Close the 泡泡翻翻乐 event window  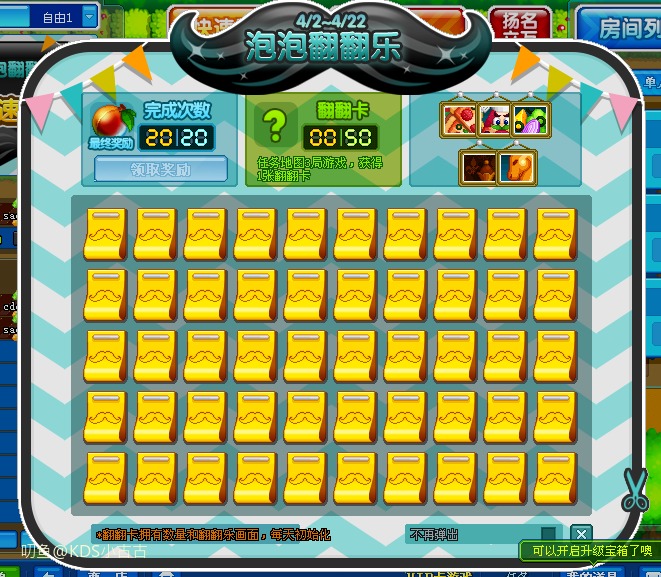pos(581,535)
